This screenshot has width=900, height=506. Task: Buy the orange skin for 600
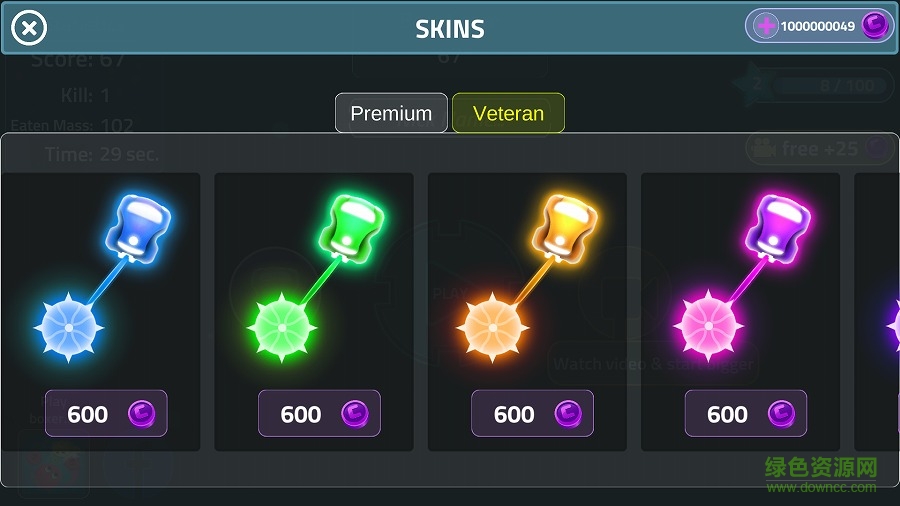pyautogui.click(x=532, y=413)
